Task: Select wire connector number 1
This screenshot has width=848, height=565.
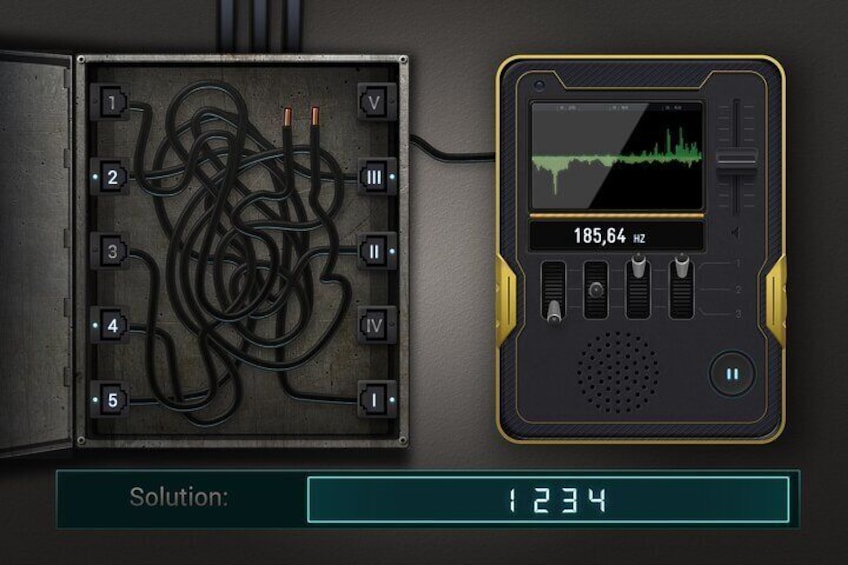Action: [114, 102]
